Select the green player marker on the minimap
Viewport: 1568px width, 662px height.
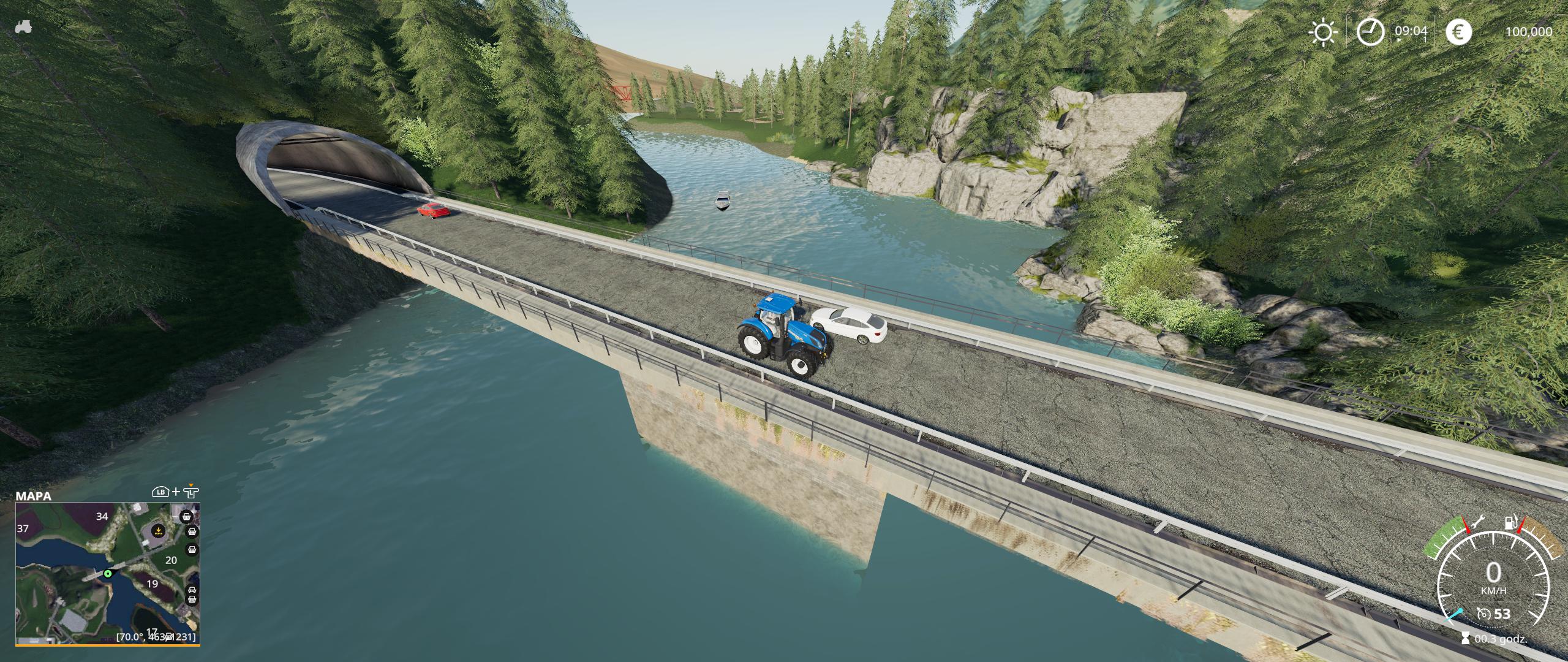[108, 574]
